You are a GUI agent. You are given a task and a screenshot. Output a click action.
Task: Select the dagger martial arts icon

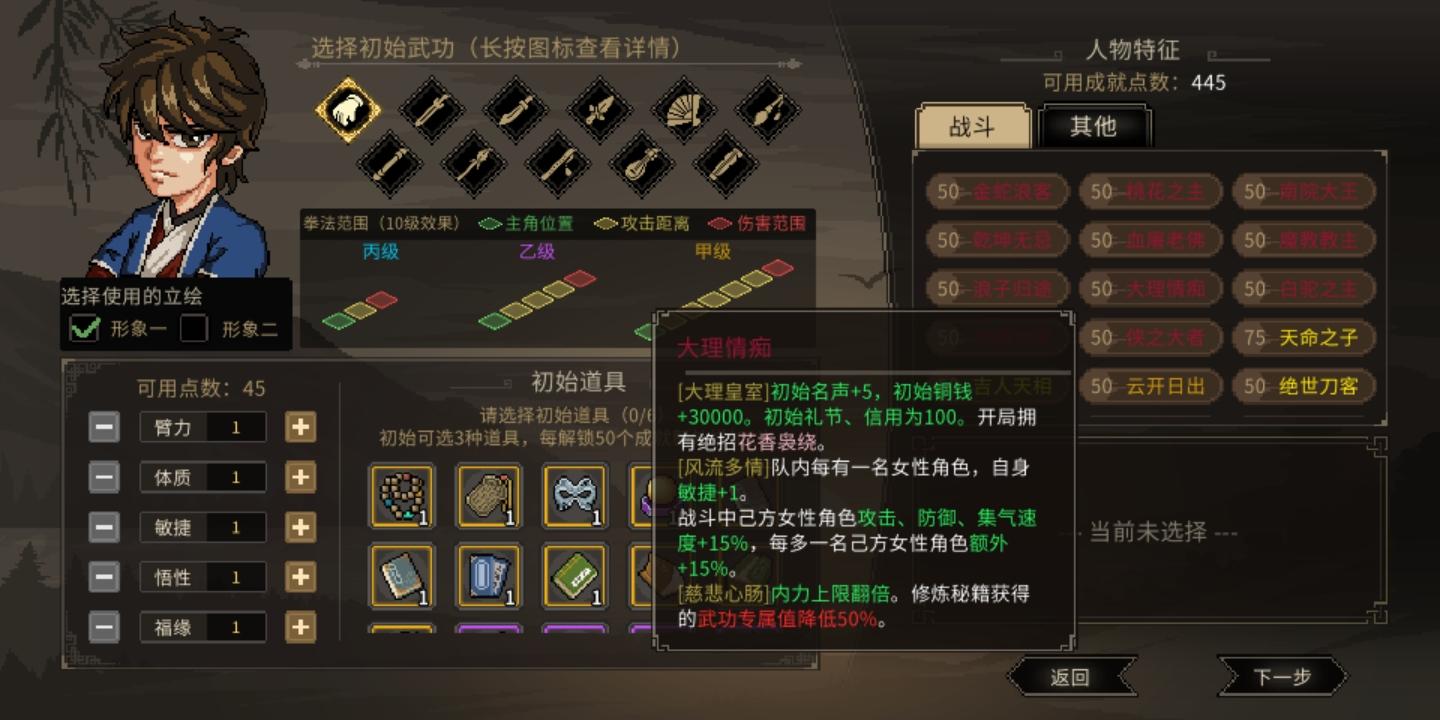coord(600,112)
